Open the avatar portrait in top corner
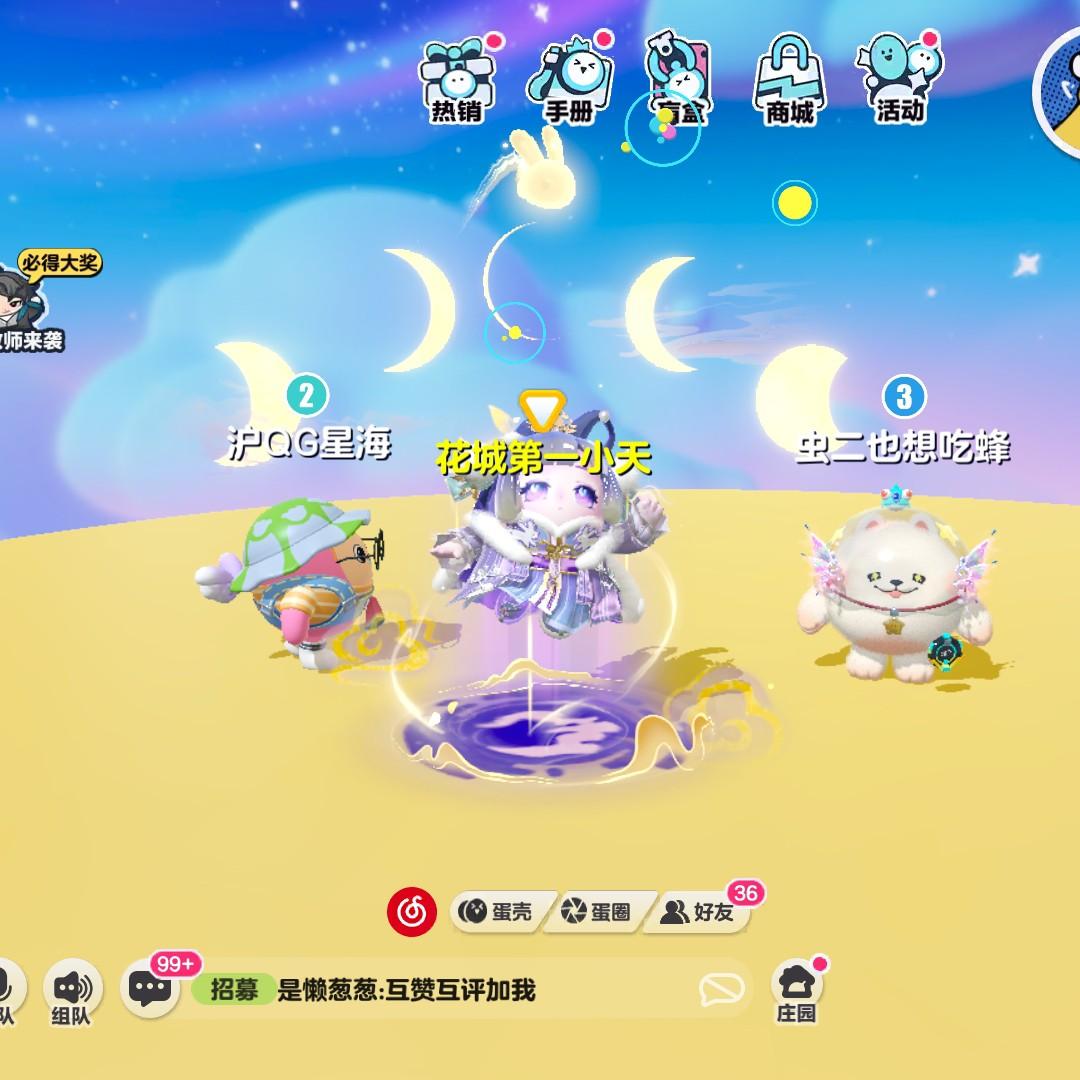The width and height of the screenshot is (1080, 1080). click(x=1058, y=90)
